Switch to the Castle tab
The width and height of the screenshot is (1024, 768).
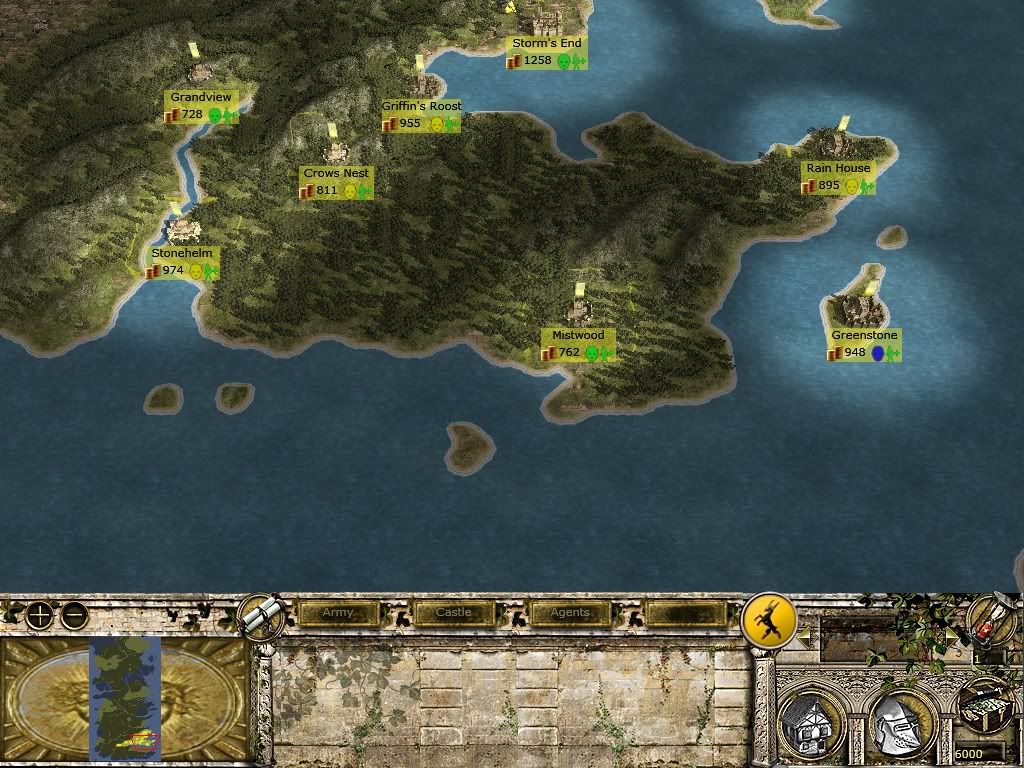click(x=454, y=613)
